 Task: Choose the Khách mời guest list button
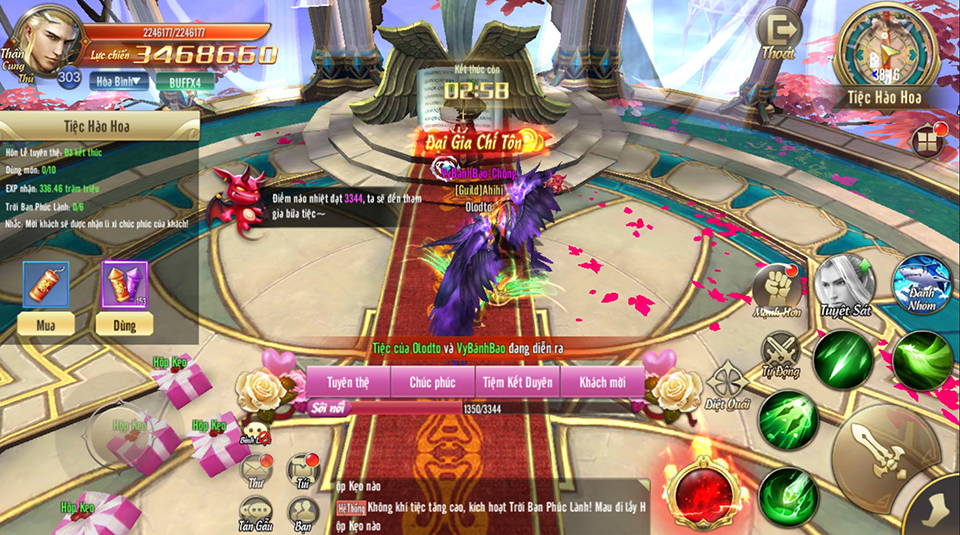click(600, 382)
